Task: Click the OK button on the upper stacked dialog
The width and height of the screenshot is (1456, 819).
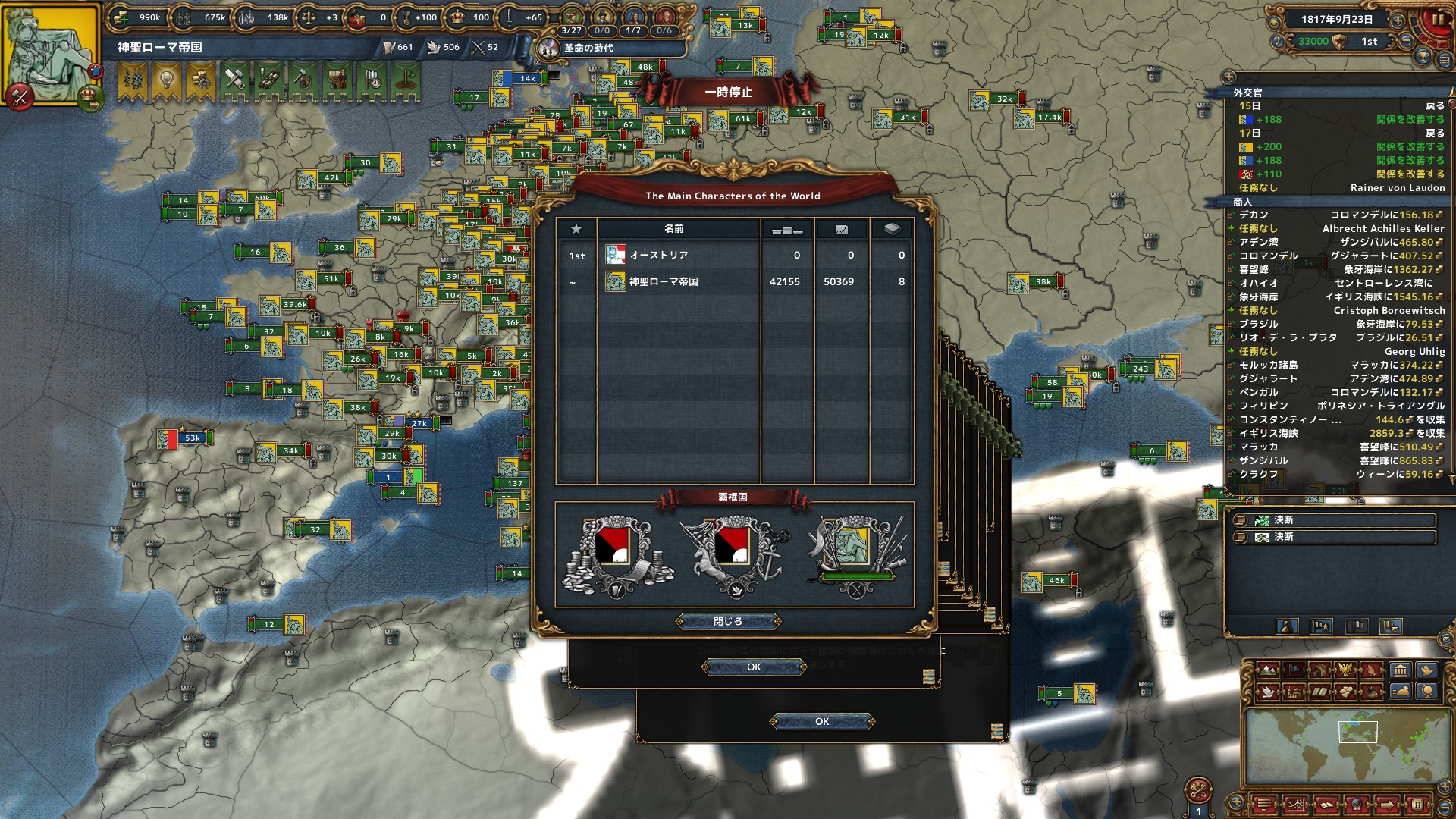Action: tap(753, 667)
